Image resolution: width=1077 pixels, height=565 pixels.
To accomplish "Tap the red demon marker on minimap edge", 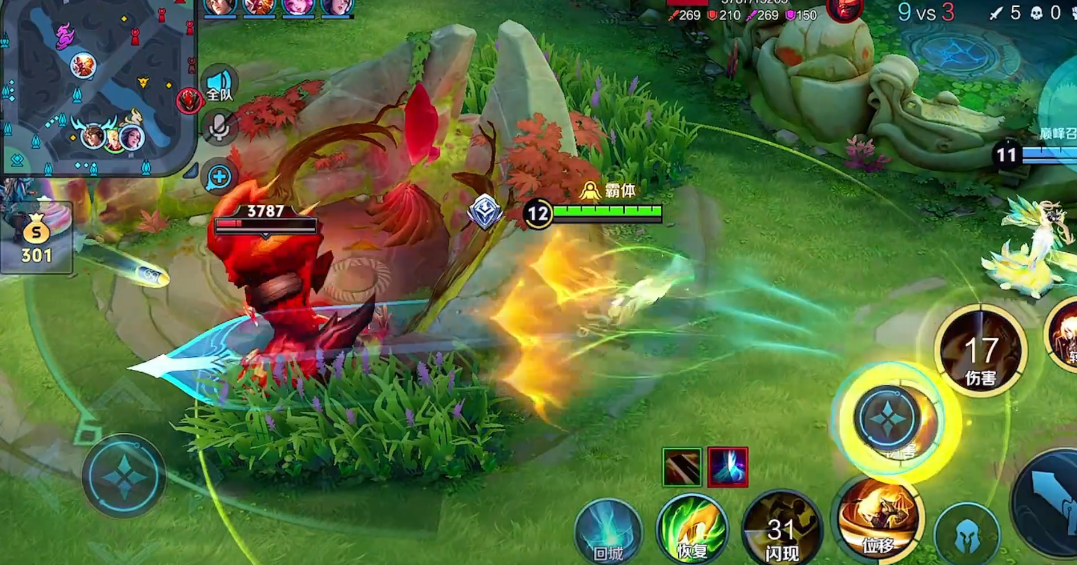I will [x=189, y=99].
